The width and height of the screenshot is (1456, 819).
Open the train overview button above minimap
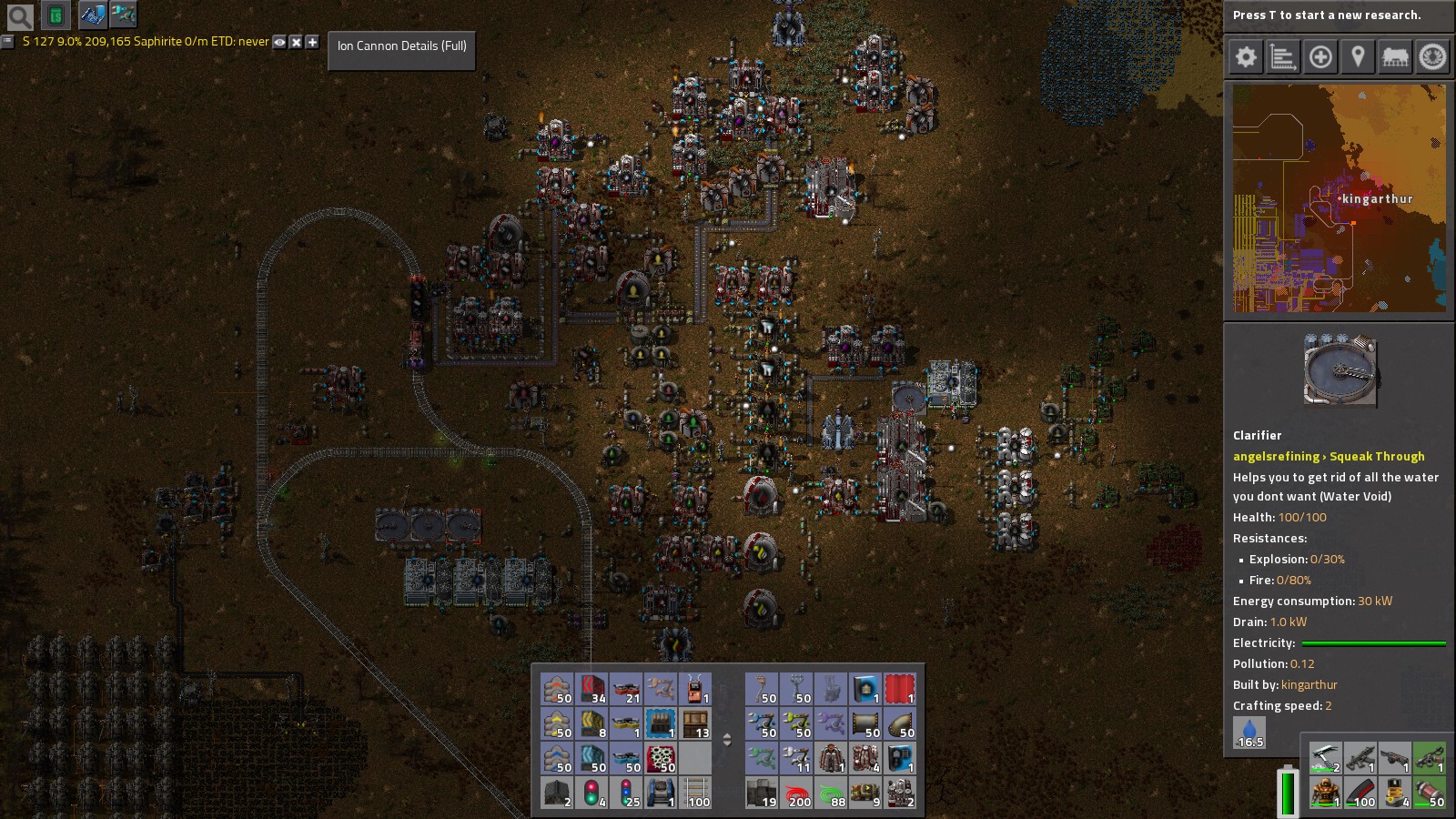tap(1395, 57)
